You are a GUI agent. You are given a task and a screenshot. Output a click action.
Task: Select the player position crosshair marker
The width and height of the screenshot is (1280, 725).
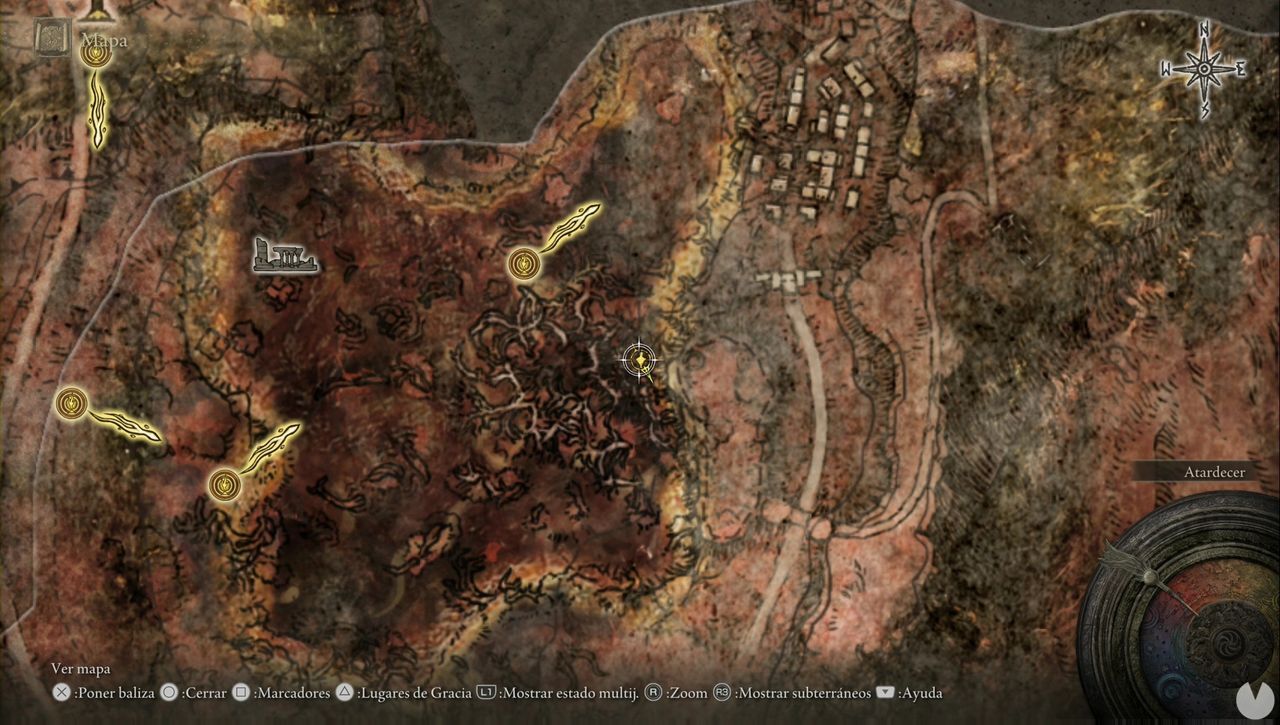pyautogui.click(x=638, y=360)
